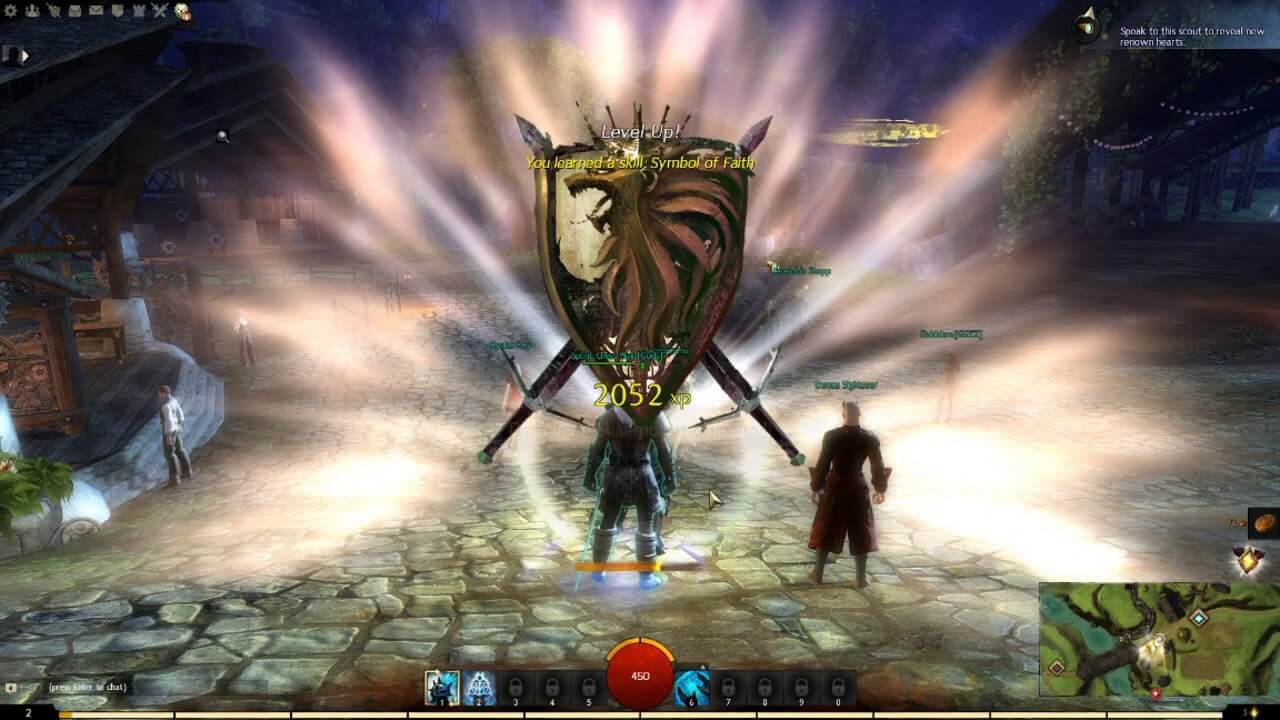The height and width of the screenshot is (720, 1280).
Task: Open the skill flyout arrow above slot 6
Action: (x=702, y=665)
